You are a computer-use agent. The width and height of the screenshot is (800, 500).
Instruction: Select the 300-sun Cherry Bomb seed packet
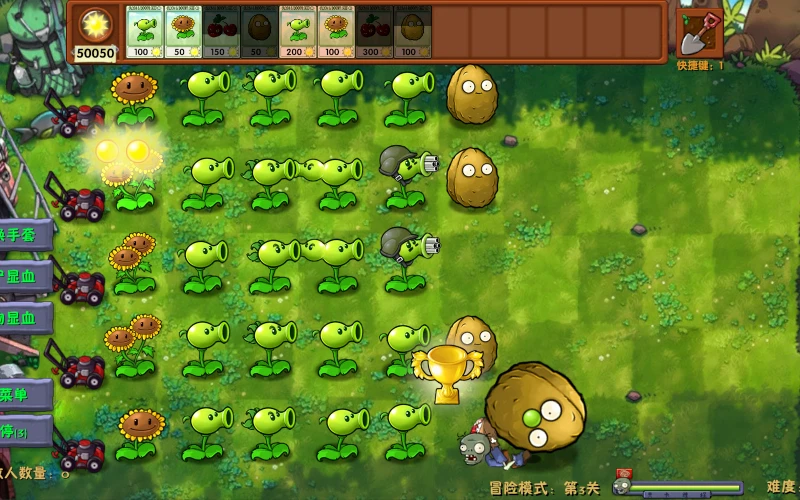coord(373,33)
